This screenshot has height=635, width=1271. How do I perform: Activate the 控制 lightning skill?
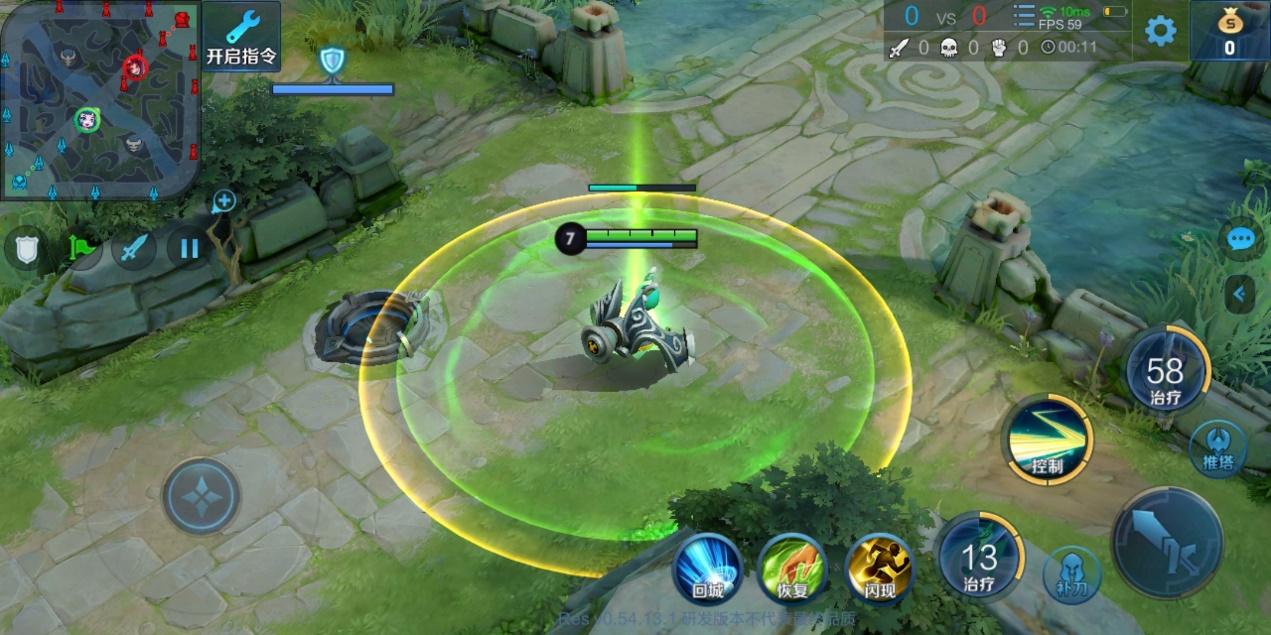(x=1047, y=440)
